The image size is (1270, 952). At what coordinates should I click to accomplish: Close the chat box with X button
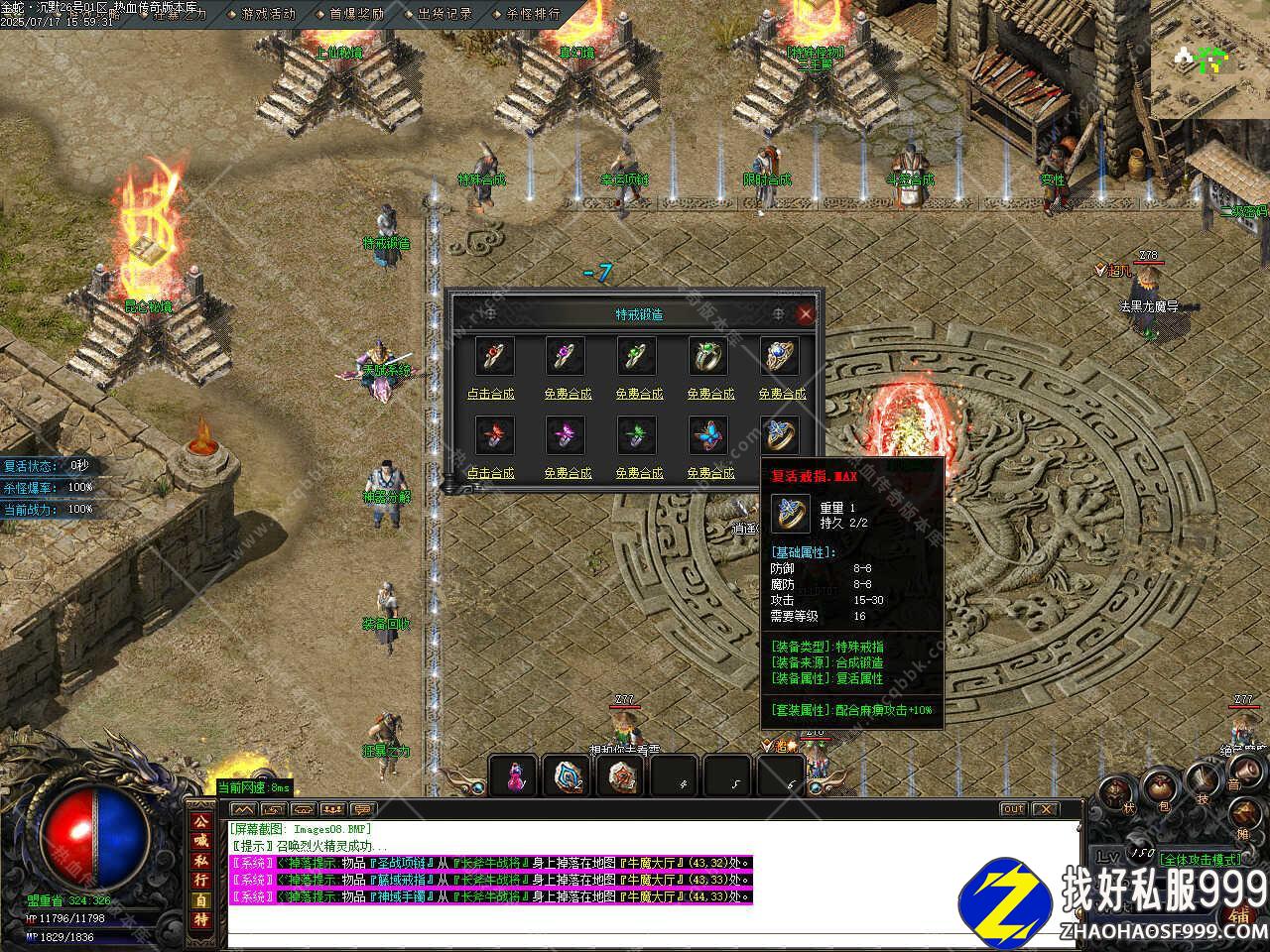1046,809
